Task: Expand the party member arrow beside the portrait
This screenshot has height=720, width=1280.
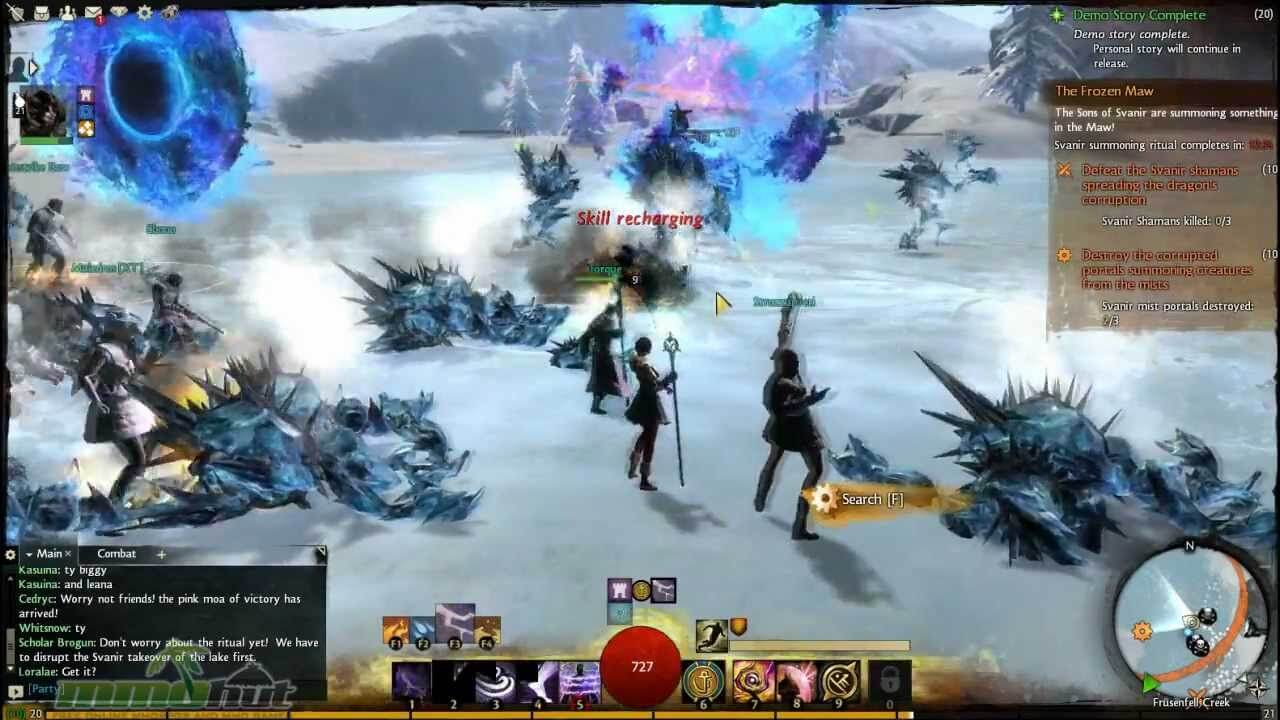Action: pyautogui.click(x=33, y=67)
